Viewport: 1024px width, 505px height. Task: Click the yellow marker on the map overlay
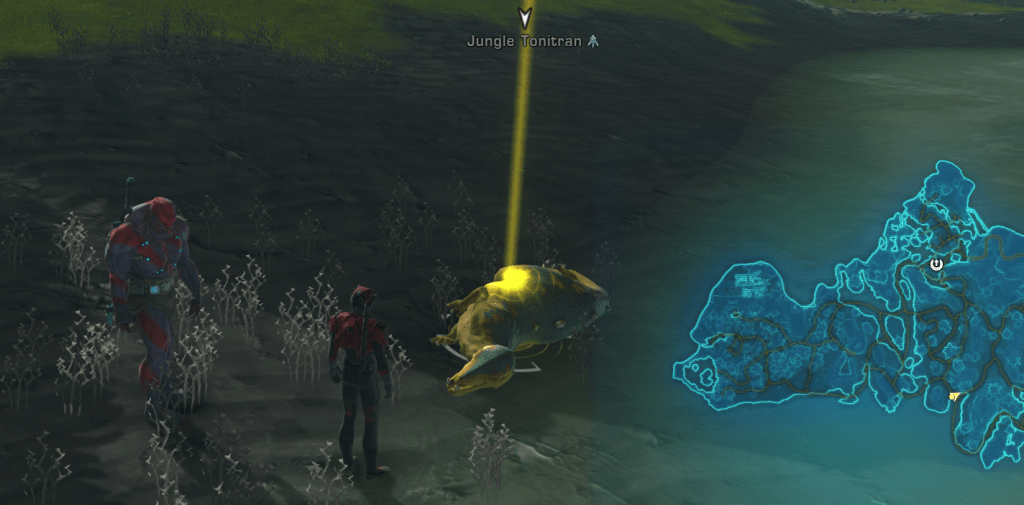[x=954, y=396]
